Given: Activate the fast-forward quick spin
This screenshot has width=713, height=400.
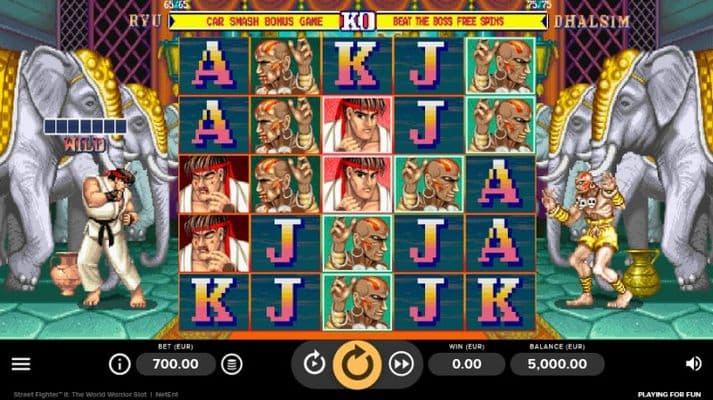Looking at the screenshot, I should tap(401, 364).
